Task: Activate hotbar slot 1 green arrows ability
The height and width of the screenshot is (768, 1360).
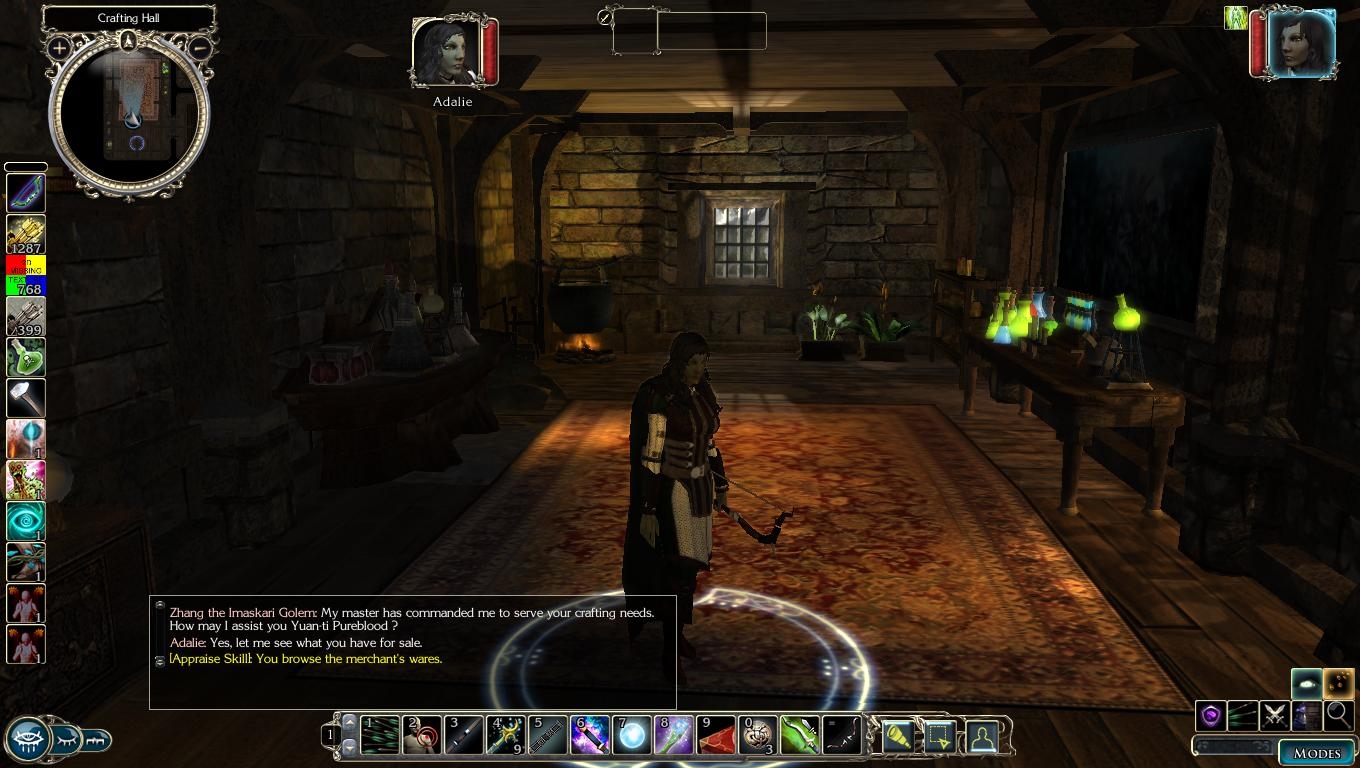Action: coord(380,736)
